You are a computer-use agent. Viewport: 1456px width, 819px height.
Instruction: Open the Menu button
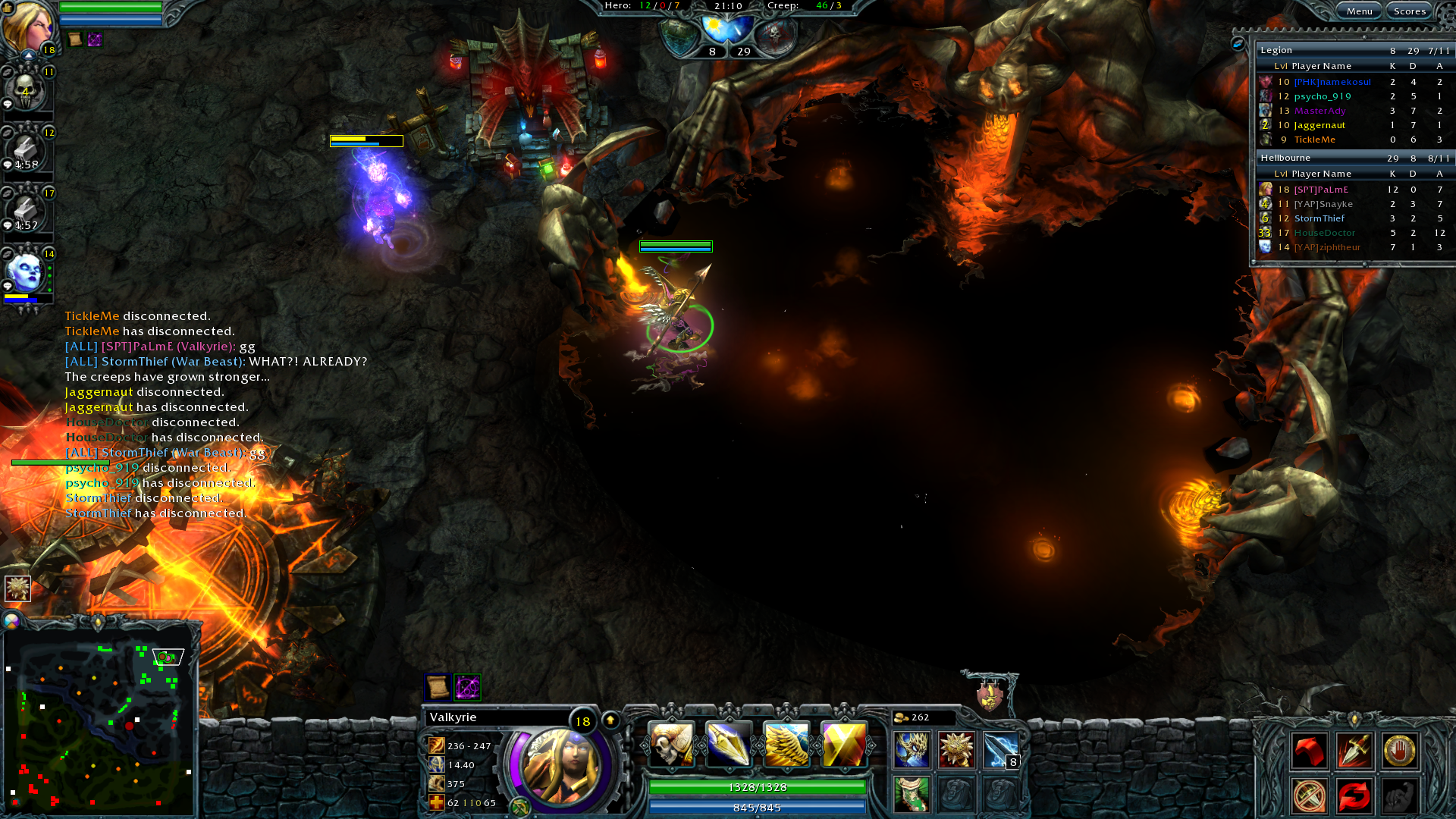1359,11
